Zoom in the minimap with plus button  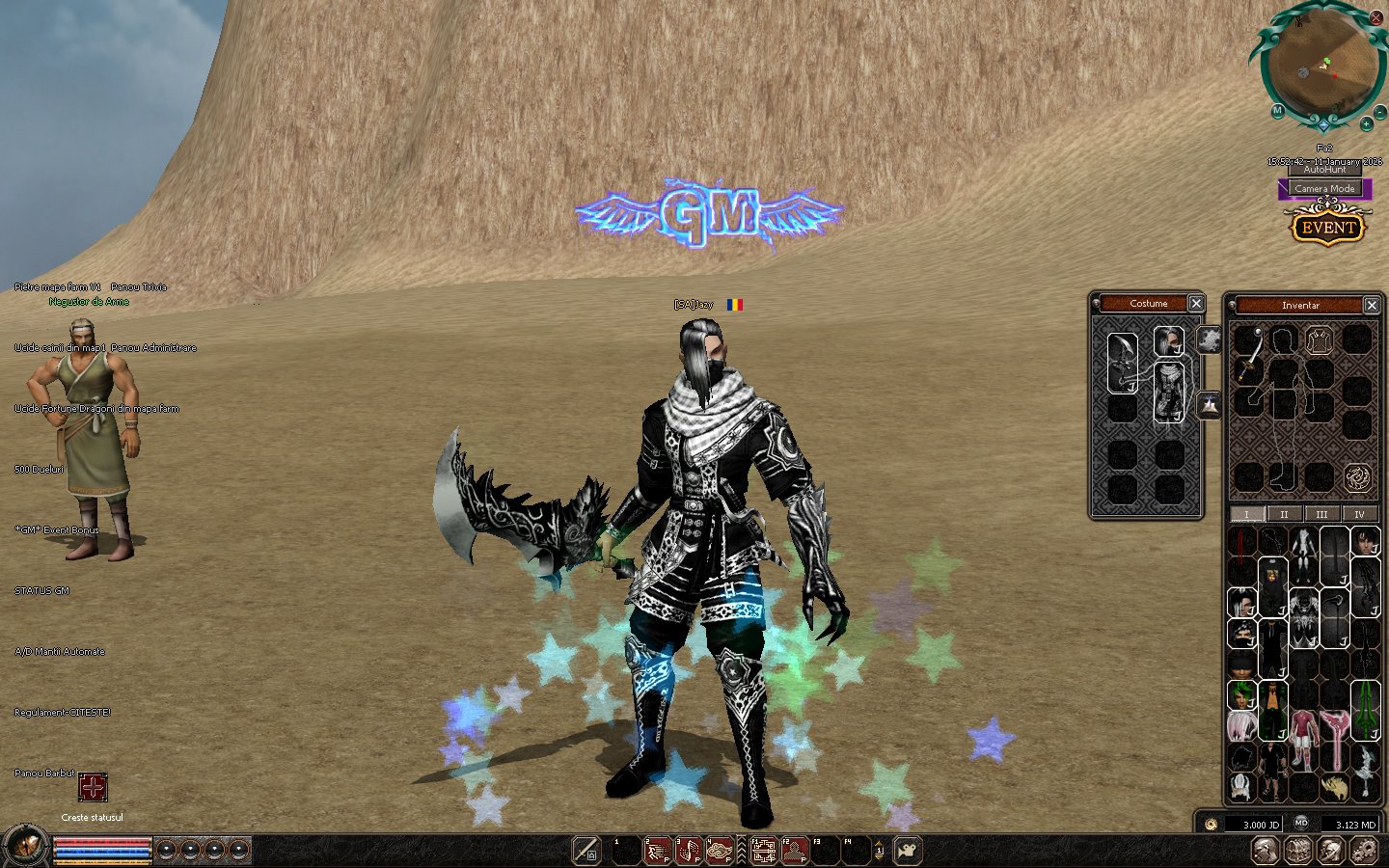click(x=1366, y=124)
